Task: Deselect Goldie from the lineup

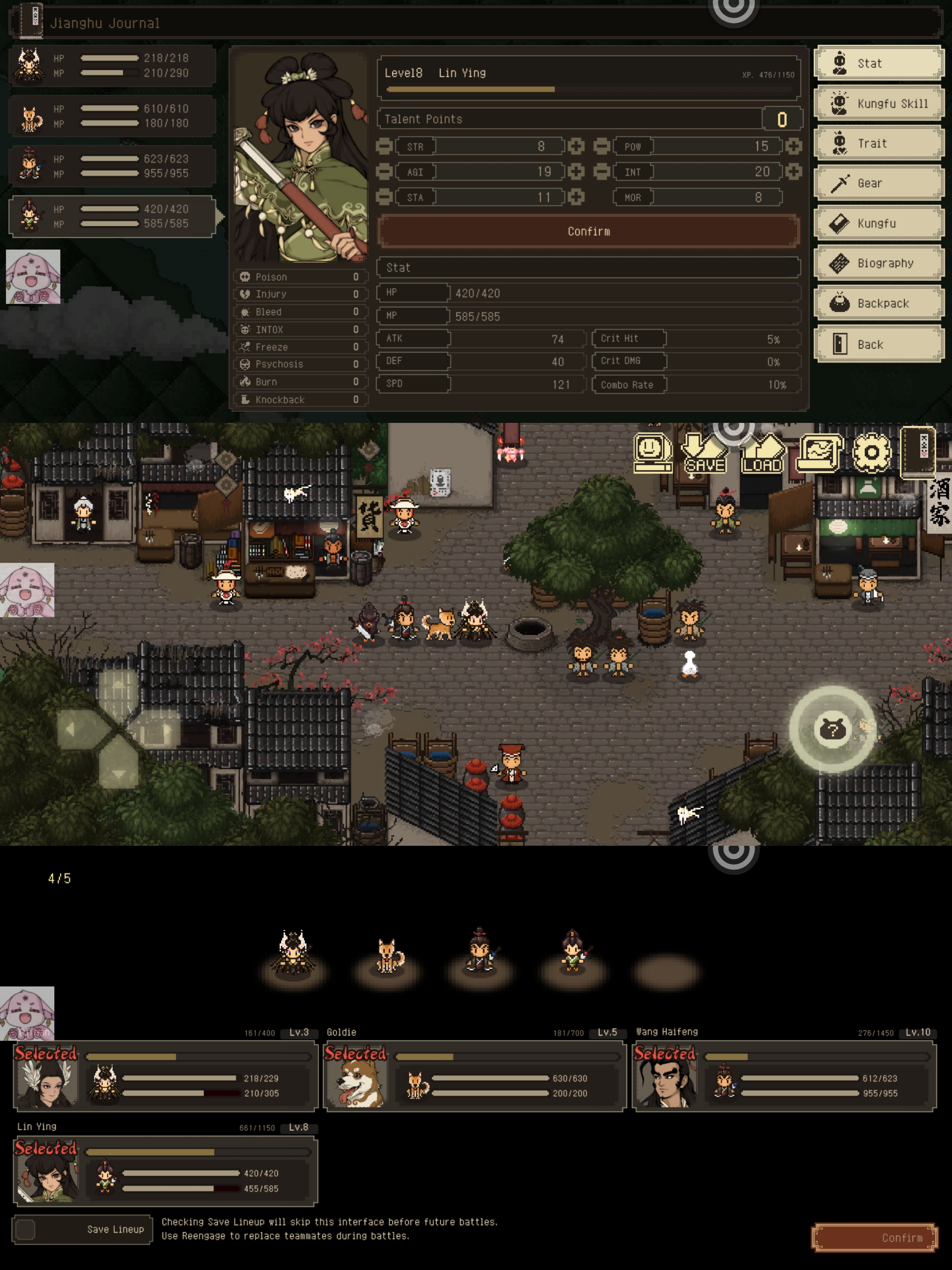Action: pos(474,1076)
